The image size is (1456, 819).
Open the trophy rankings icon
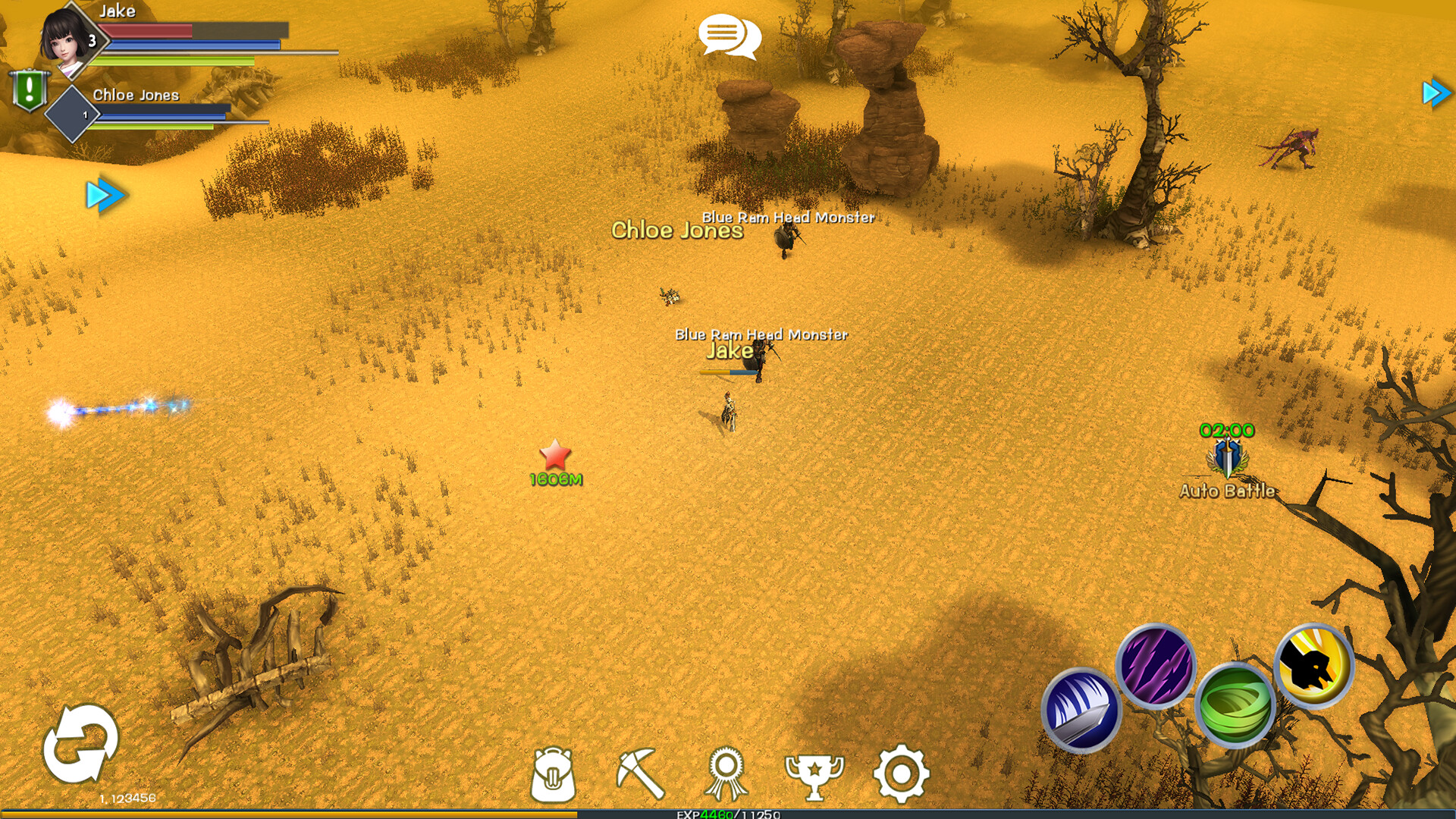pos(814,771)
